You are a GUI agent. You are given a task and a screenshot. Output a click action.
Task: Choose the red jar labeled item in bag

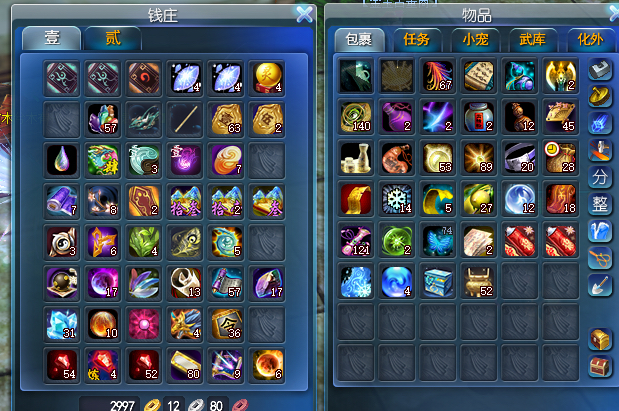pyautogui.click(x=480, y=117)
